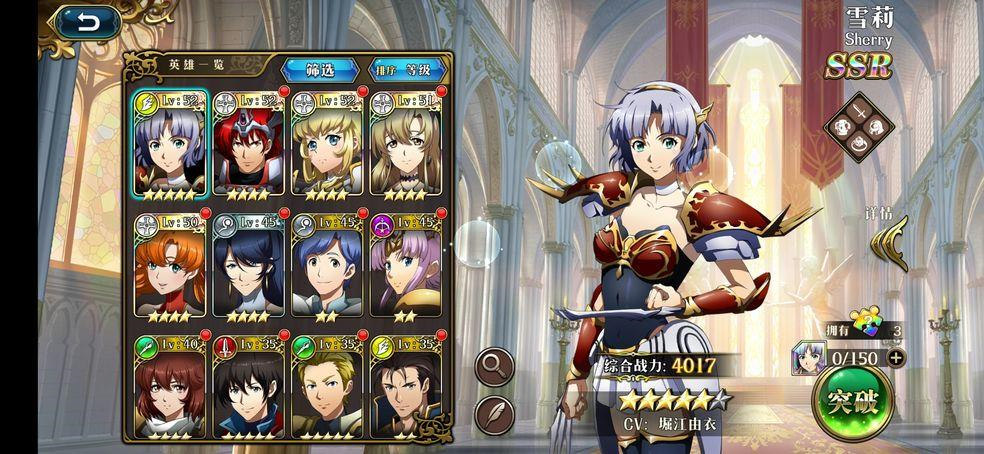Select Sherry's Lv 52 portrait in hero list

(170, 143)
